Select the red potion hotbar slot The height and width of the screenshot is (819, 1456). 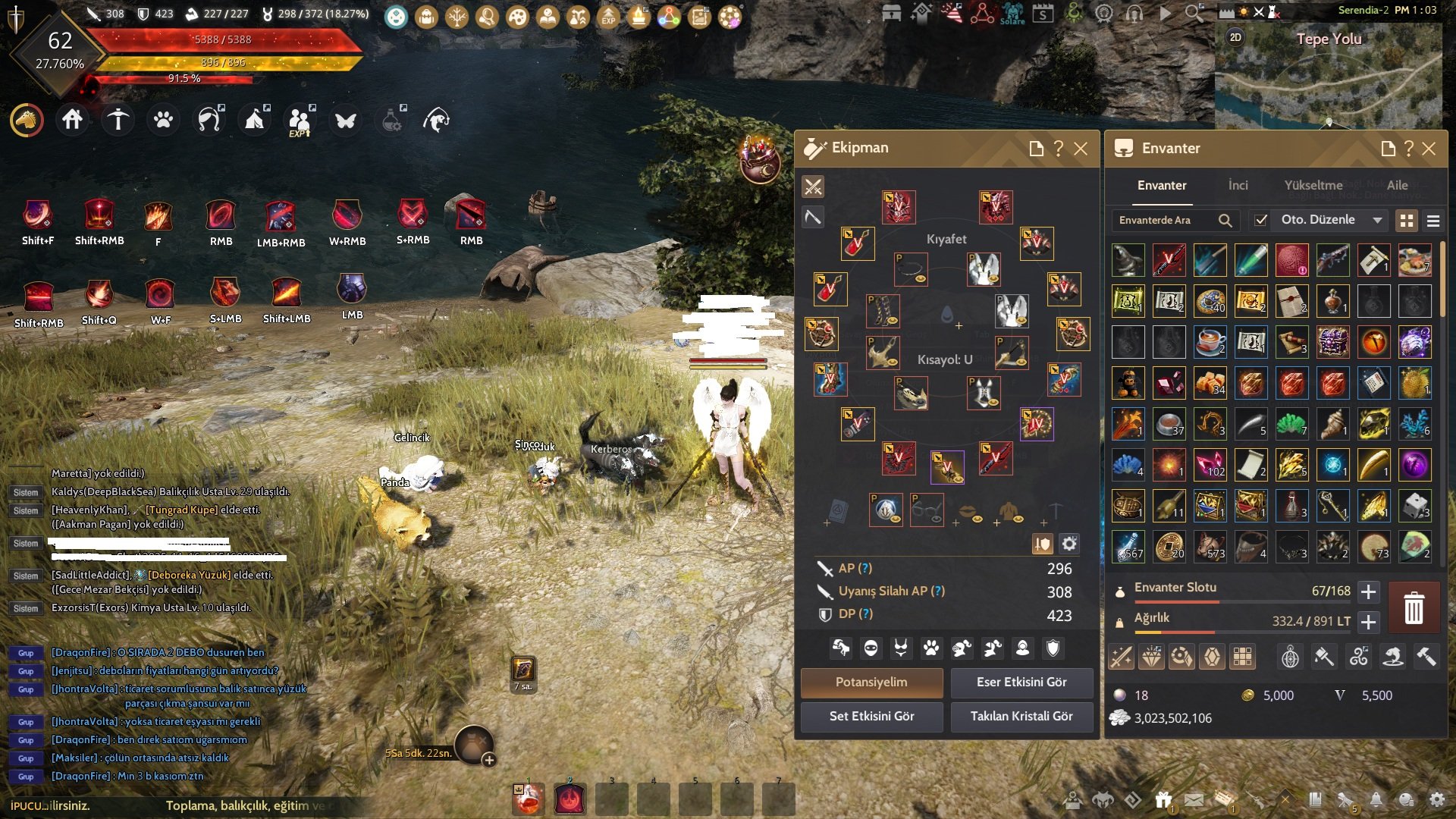[529, 799]
